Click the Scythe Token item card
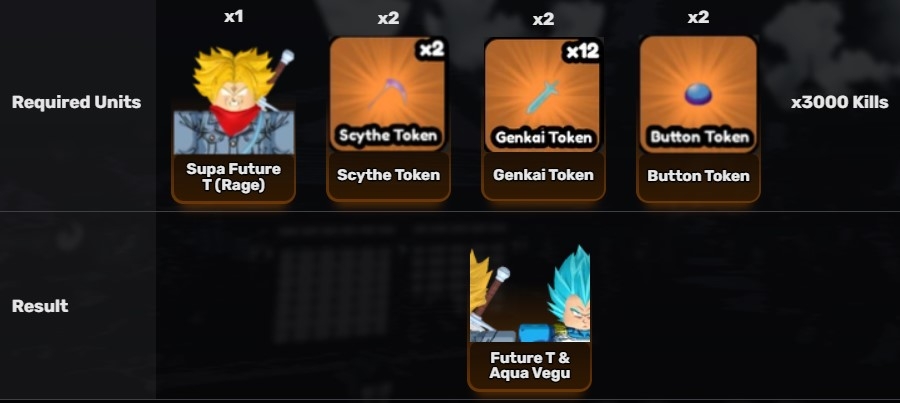This screenshot has height=403, width=900. [x=388, y=118]
